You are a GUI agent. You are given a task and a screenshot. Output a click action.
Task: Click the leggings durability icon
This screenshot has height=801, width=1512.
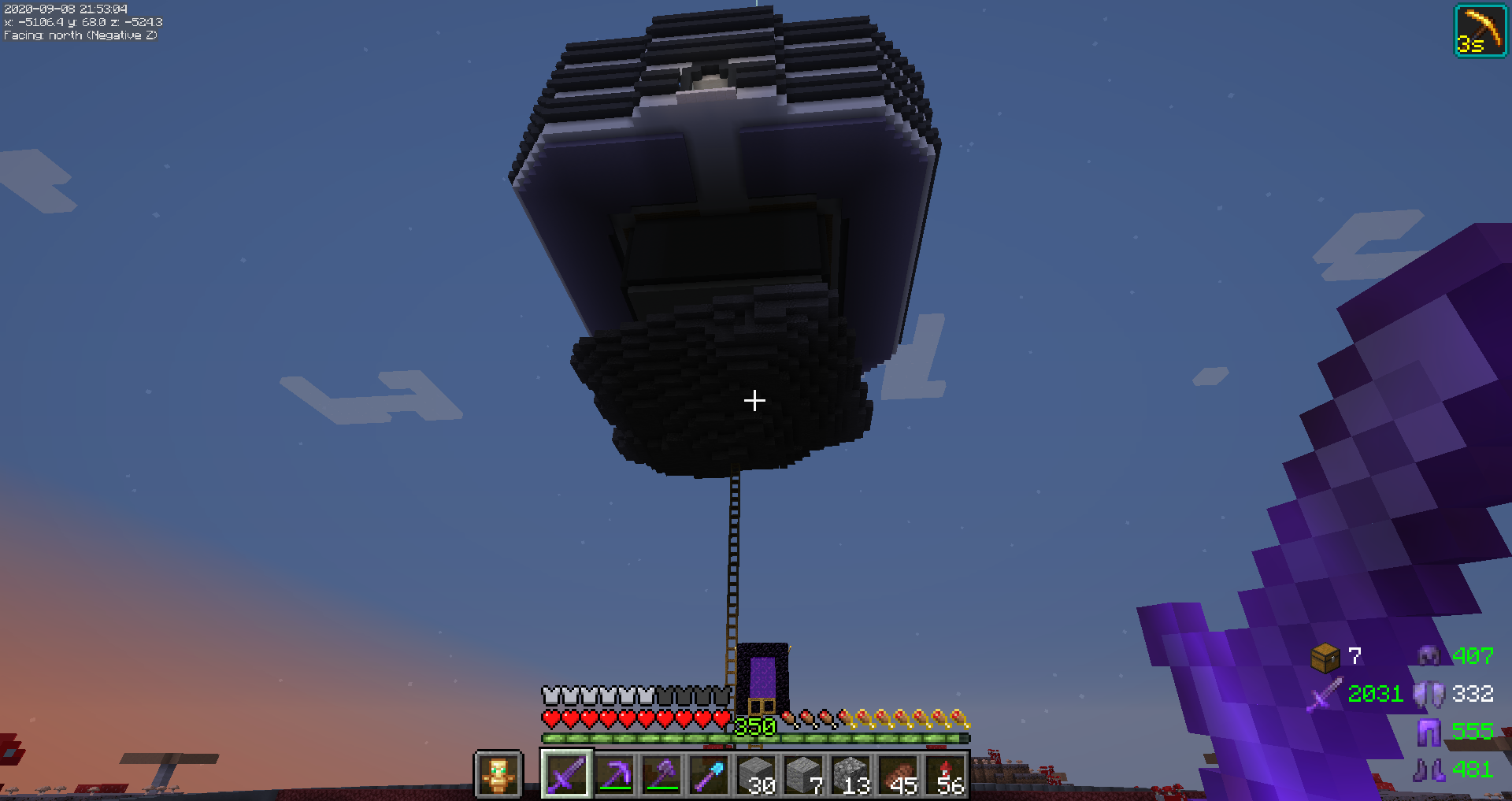(1429, 732)
